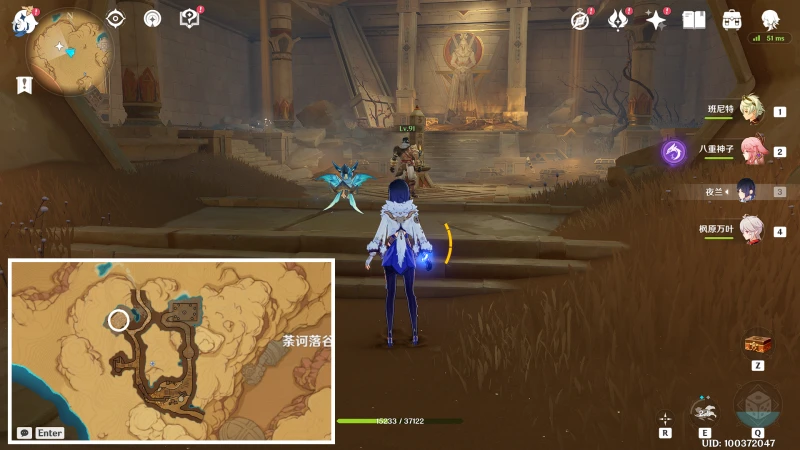Open the chat speech bubble button

[24, 433]
